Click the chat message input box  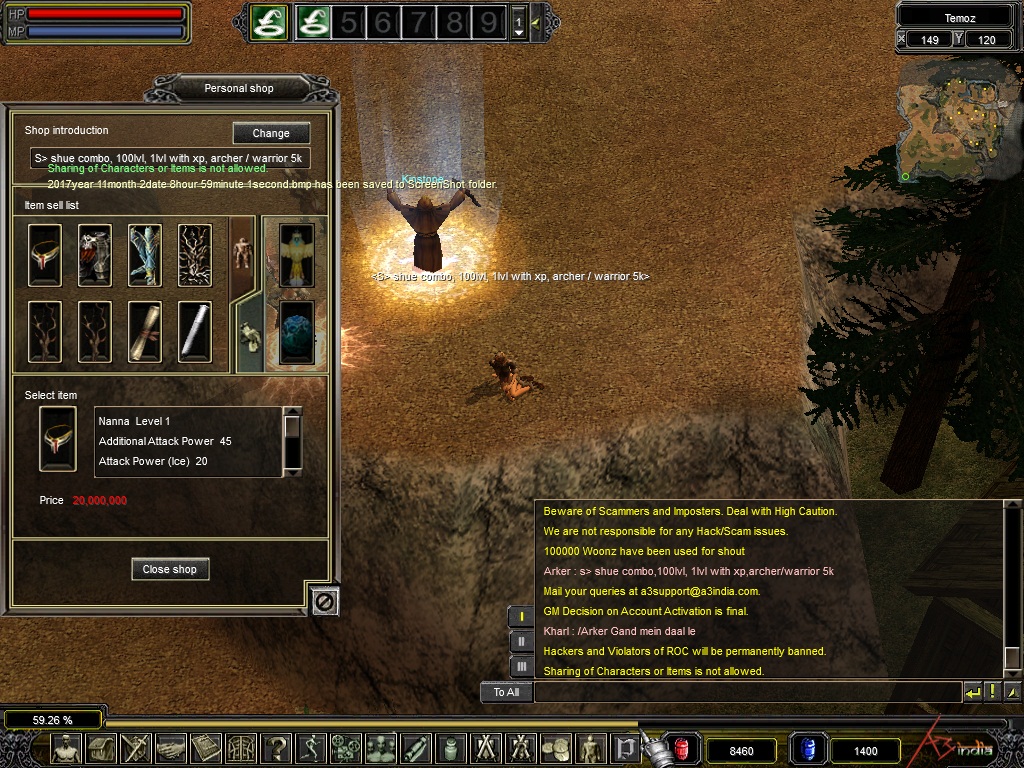746,692
